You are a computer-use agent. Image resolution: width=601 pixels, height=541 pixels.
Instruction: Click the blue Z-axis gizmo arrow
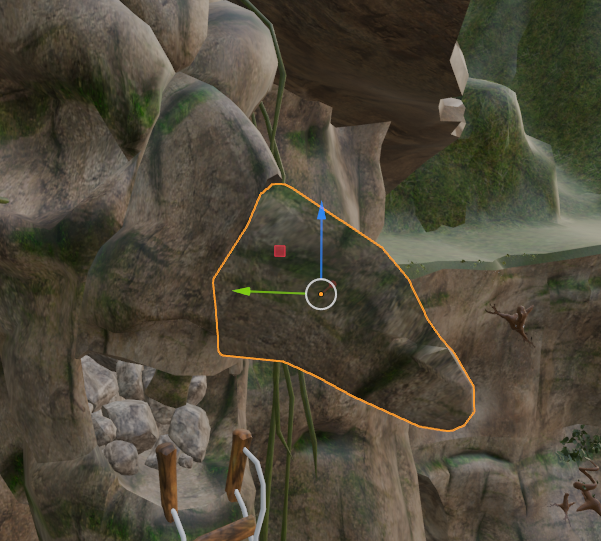click(321, 214)
